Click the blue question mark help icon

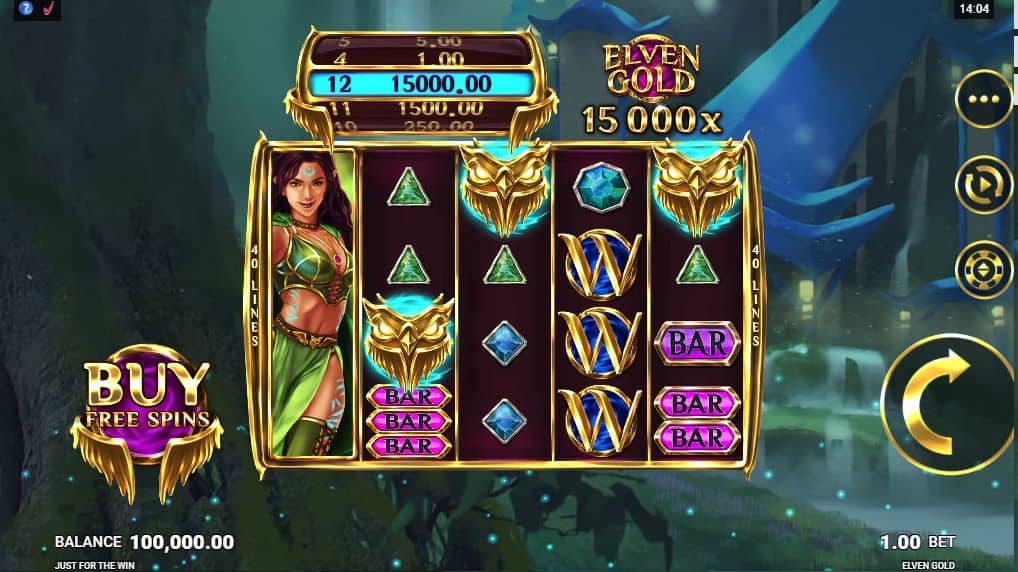pyautogui.click(x=26, y=9)
